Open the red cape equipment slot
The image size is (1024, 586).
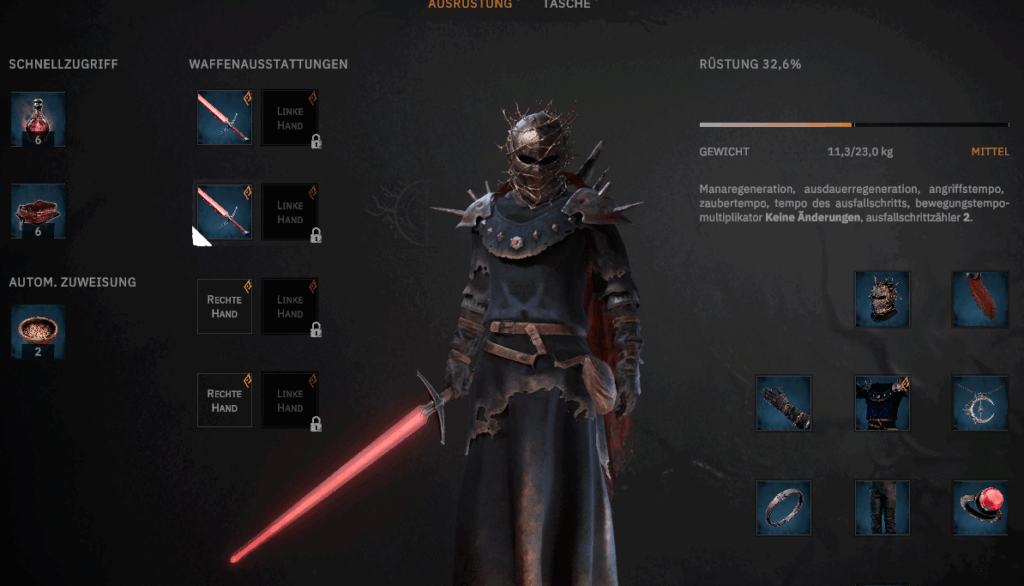click(x=978, y=298)
